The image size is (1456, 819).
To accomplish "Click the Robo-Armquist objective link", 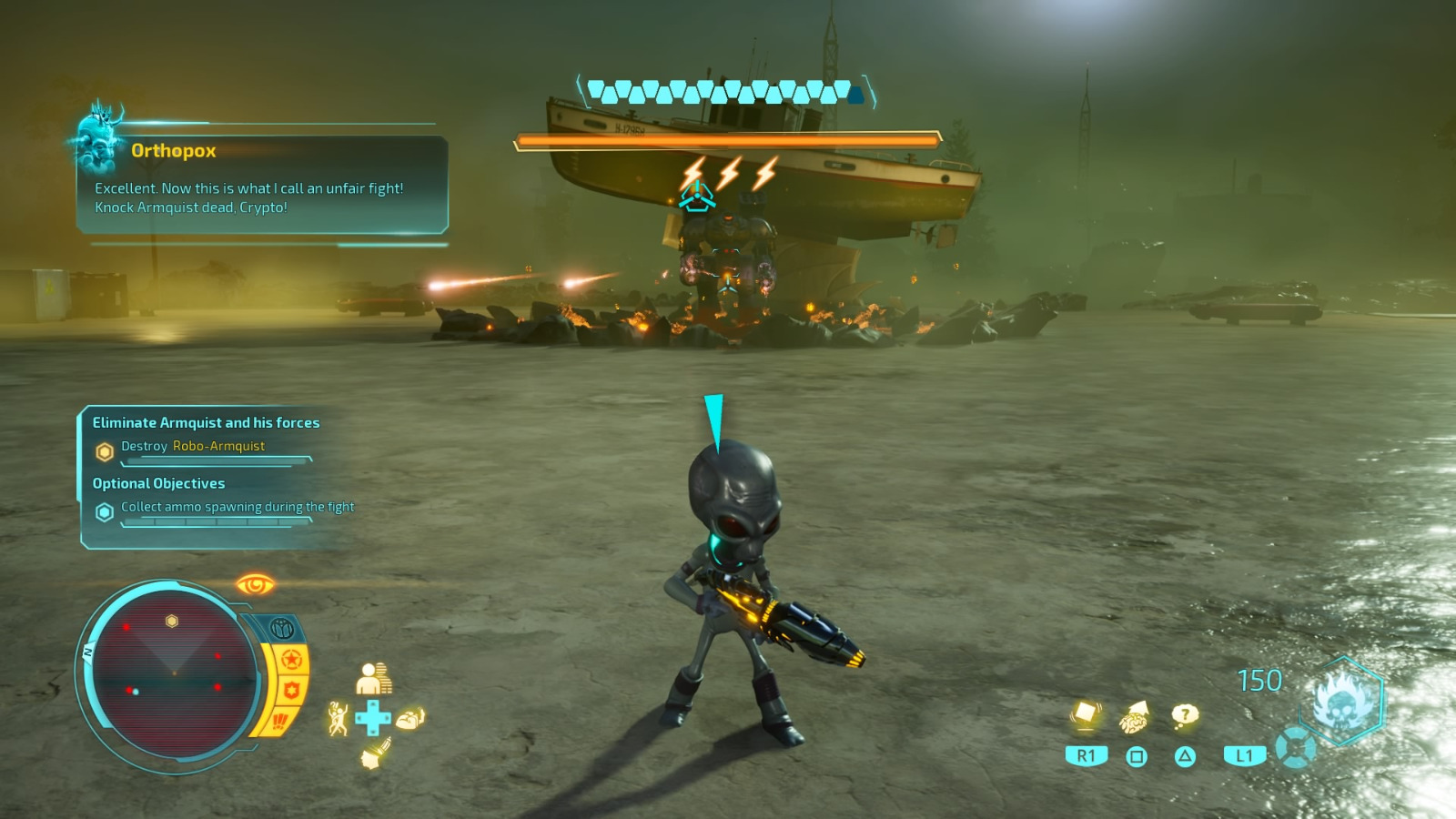I will [x=217, y=446].
